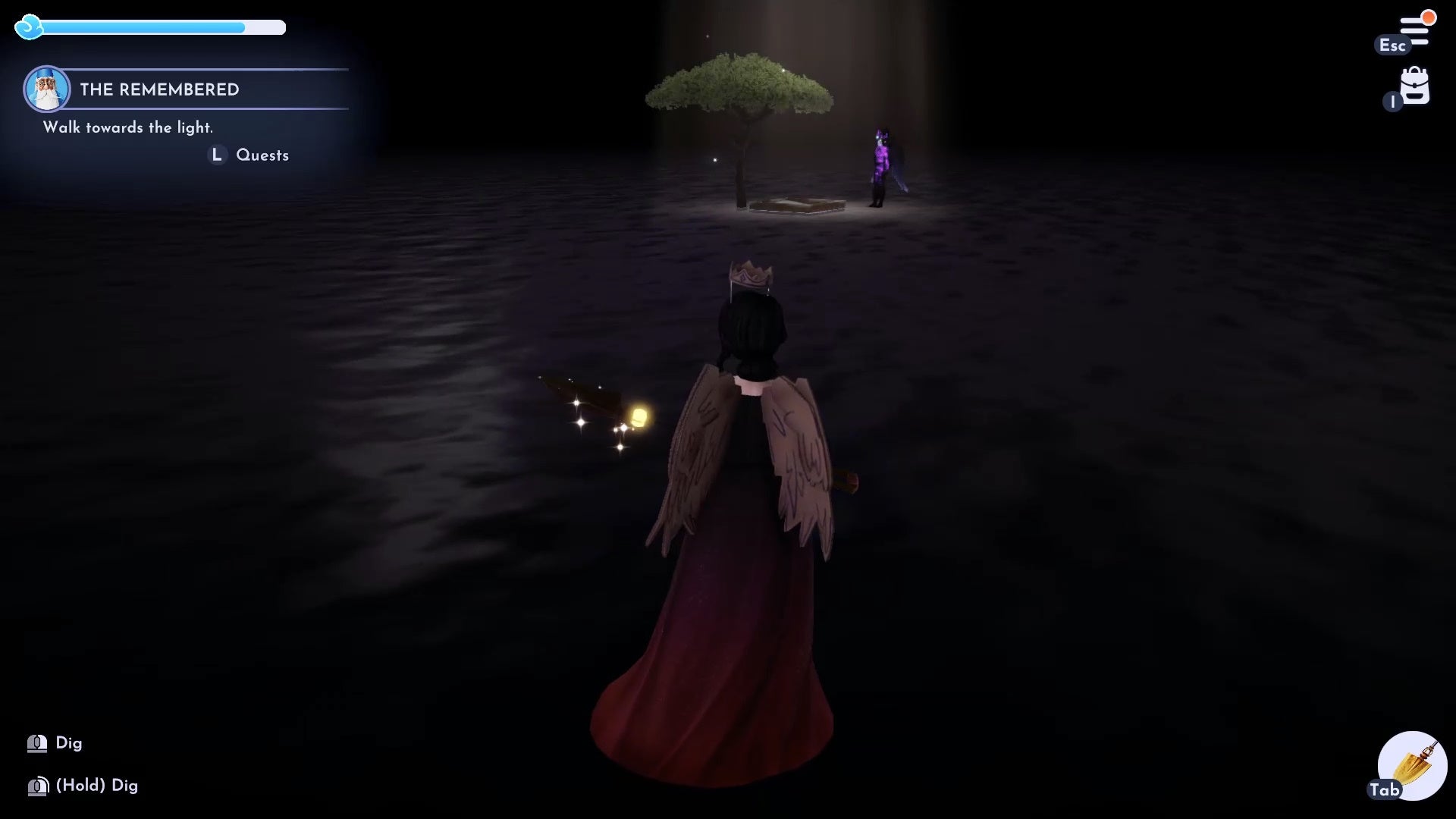Click the Dreamlight cloud icon on the meter

(x=29, y=27)
